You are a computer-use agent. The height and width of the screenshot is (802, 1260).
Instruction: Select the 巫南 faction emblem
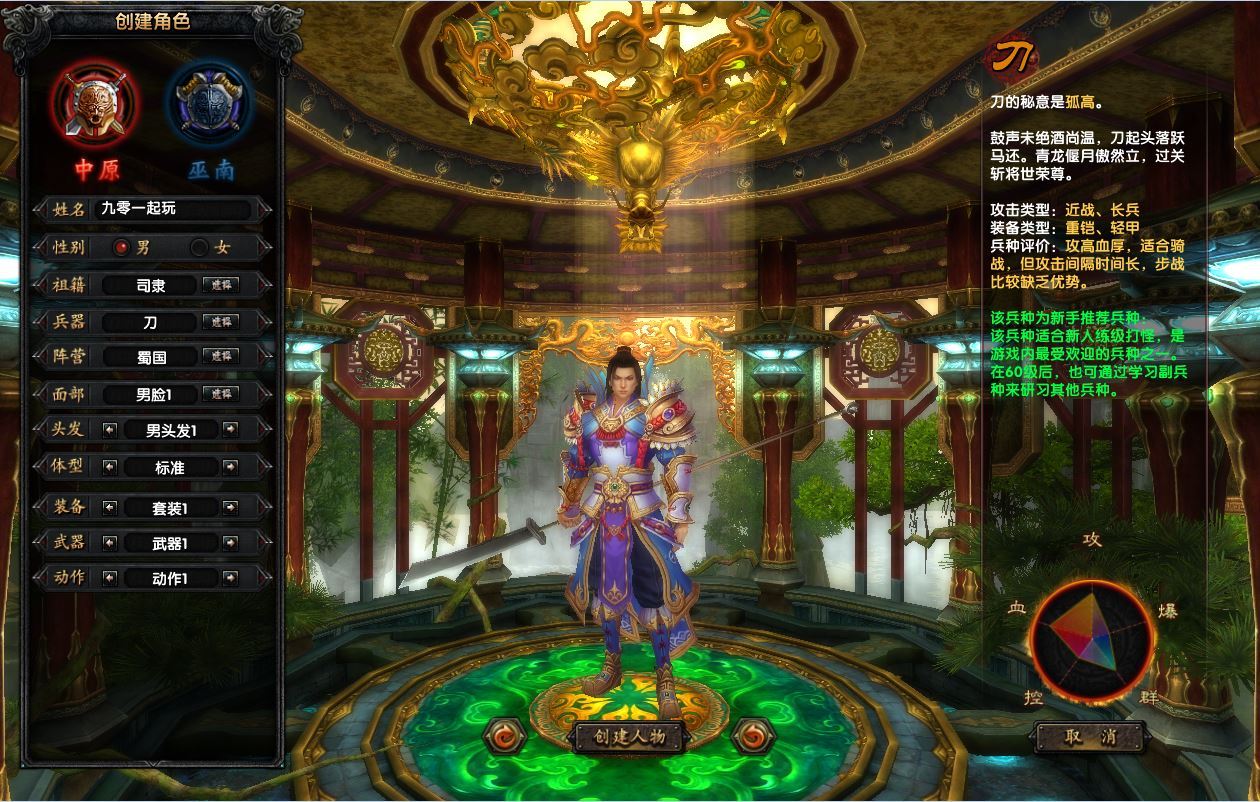point(208,103)
